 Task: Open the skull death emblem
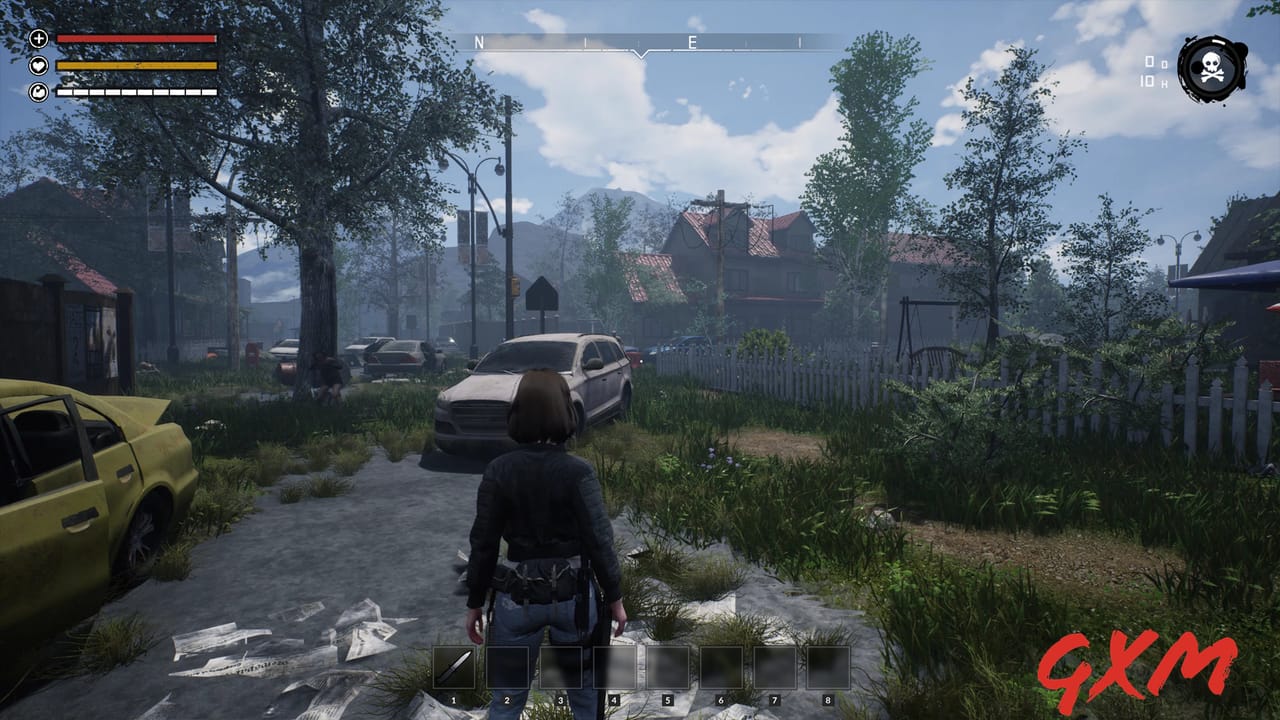[1208, 69]
